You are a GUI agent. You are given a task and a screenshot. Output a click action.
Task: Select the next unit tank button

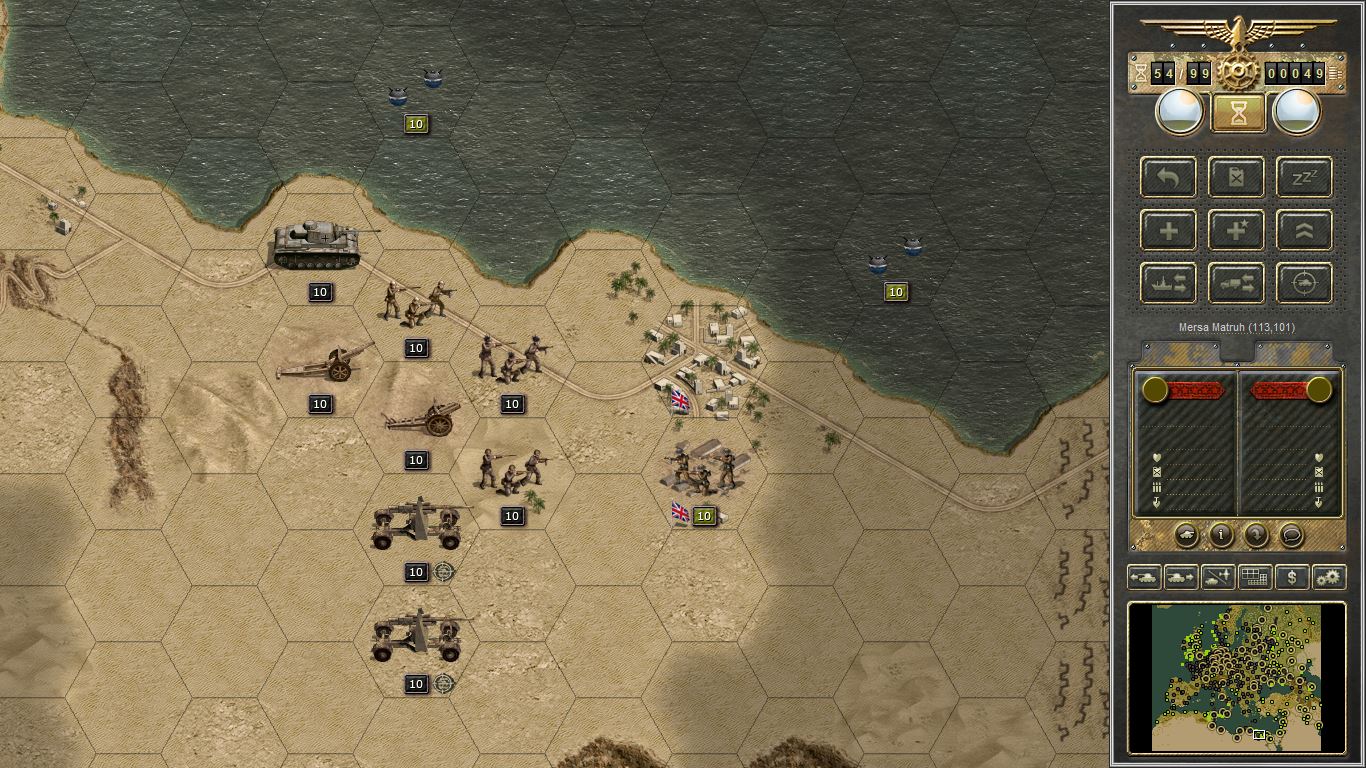[x=1181, y=577]
